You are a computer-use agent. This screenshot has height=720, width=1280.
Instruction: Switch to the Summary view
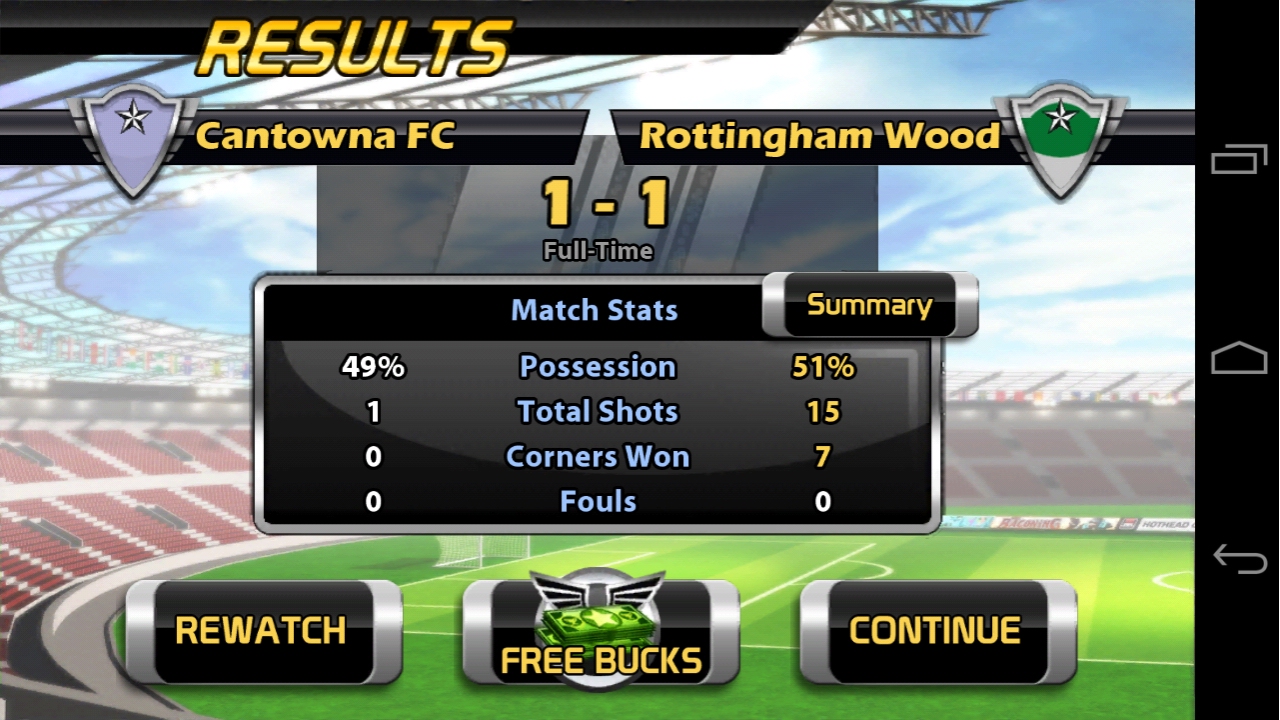click(868, 305)
